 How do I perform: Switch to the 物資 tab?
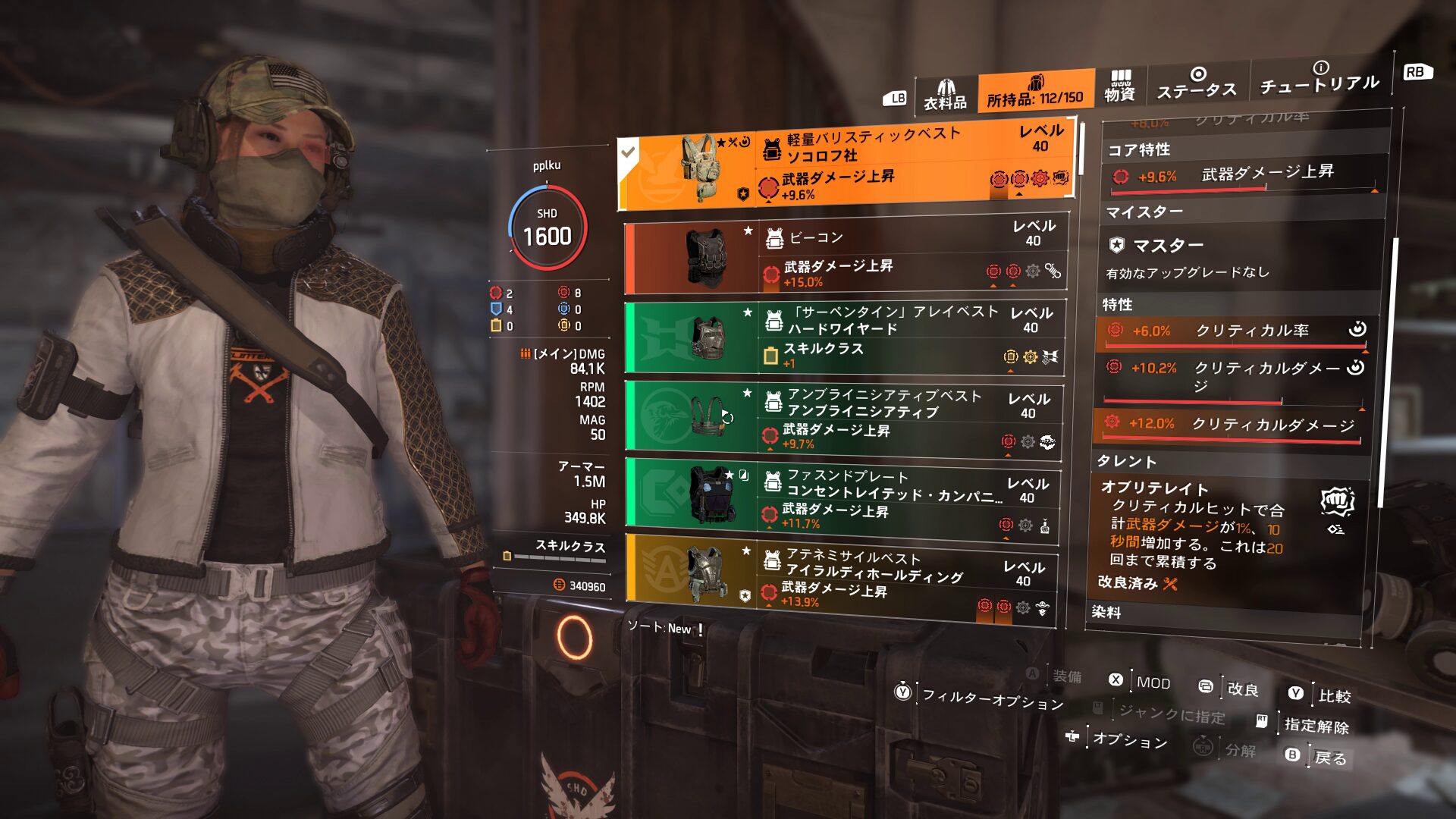click(1119, 86)
